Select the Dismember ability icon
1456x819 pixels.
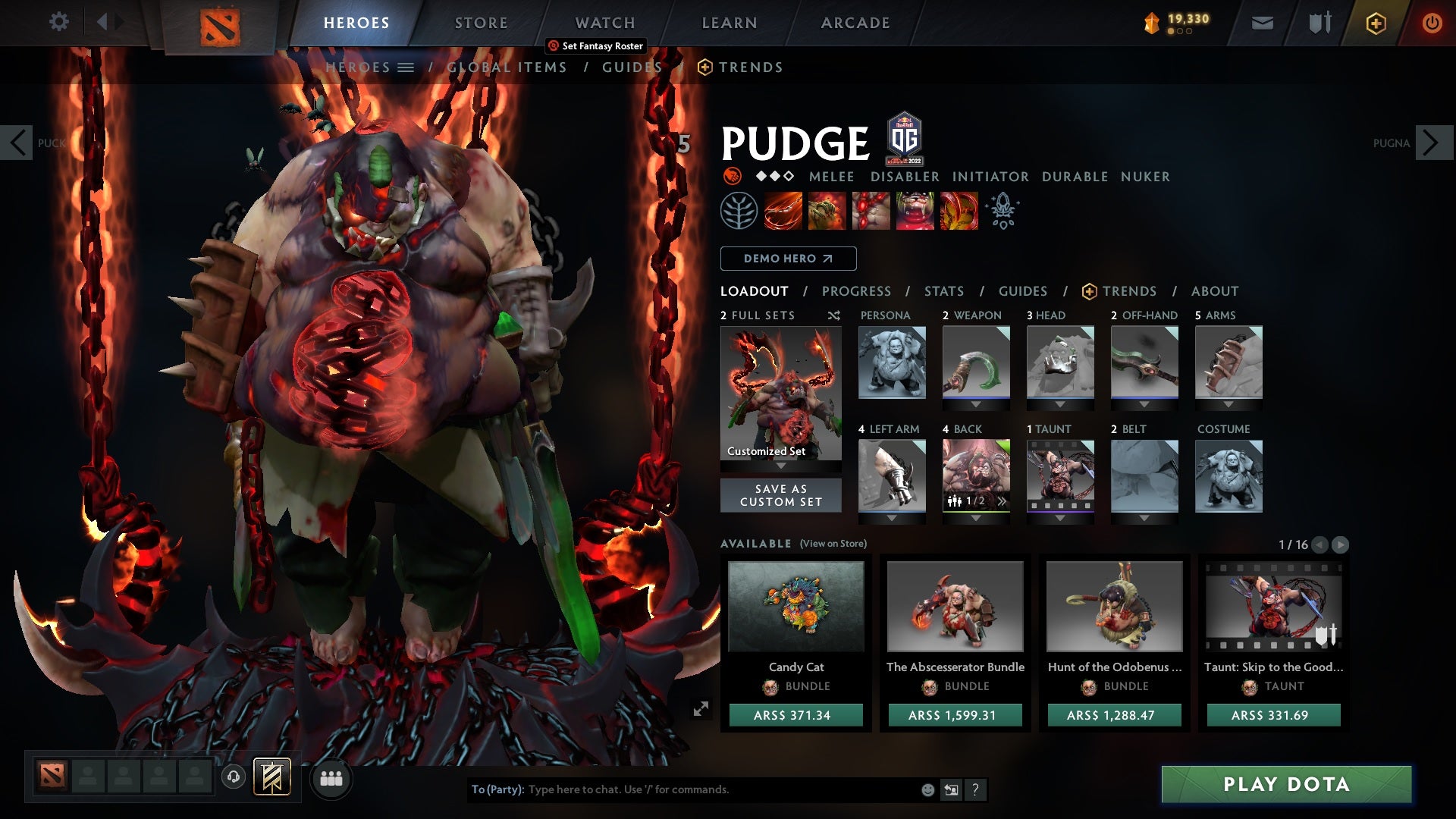pos(915,211)
